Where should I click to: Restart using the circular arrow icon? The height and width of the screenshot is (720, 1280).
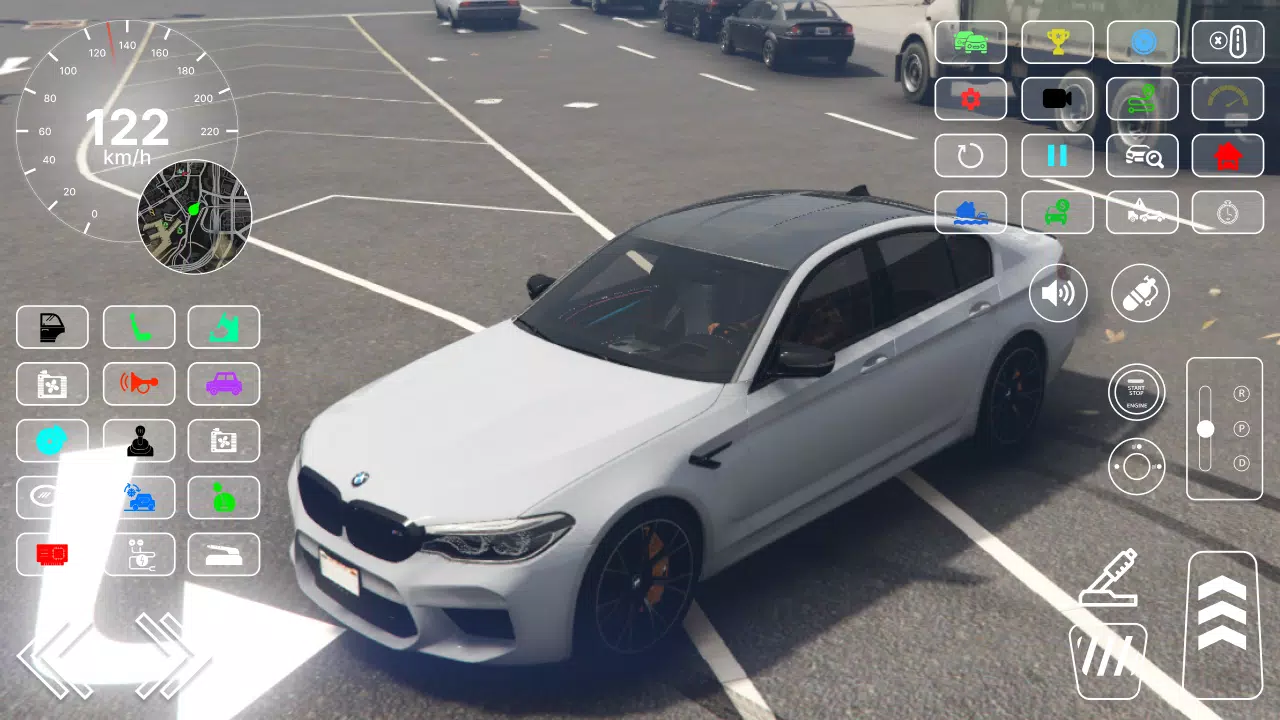point(970,156)
